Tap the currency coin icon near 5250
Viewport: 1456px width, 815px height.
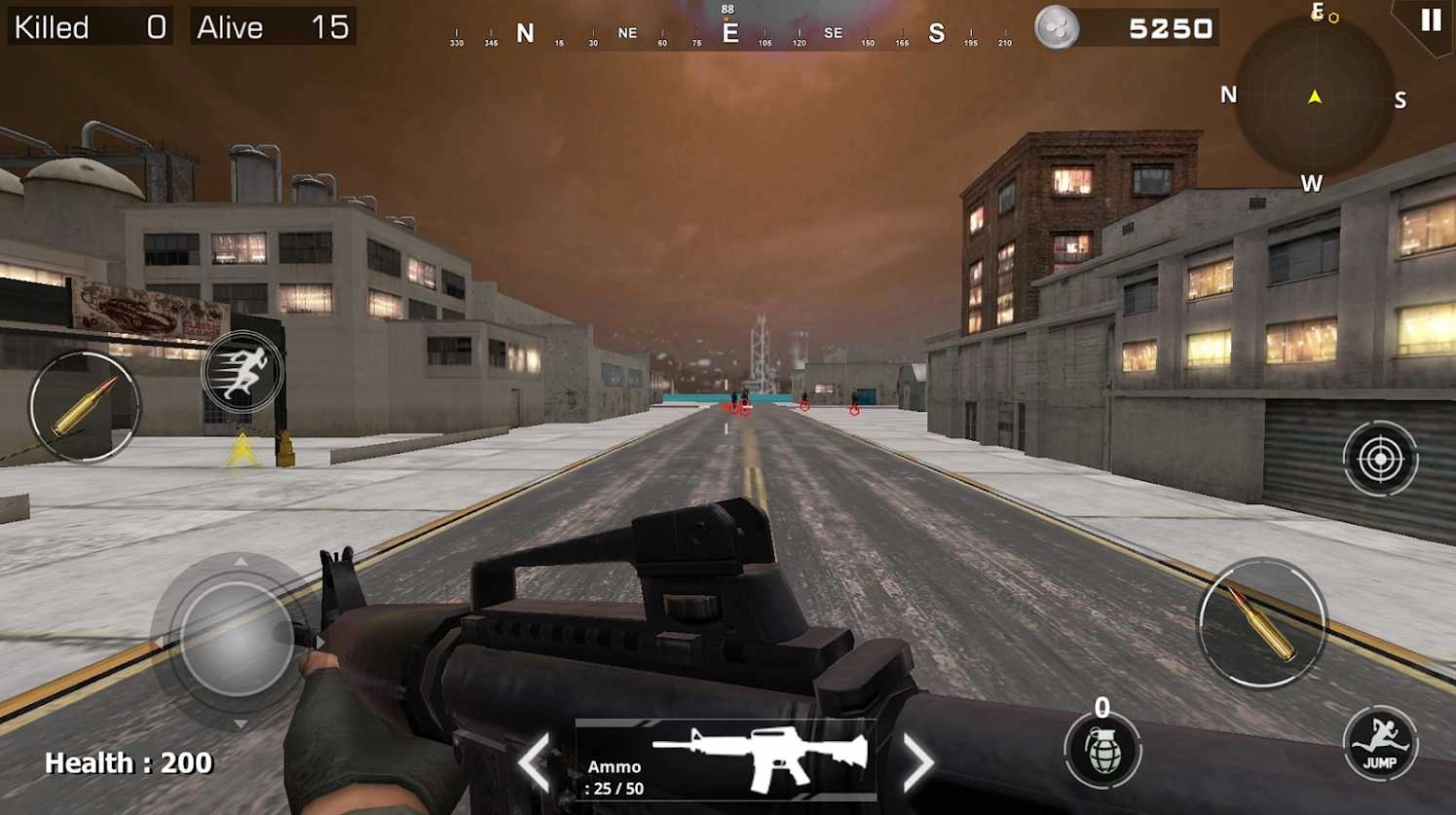click(x=1056, y=28)
